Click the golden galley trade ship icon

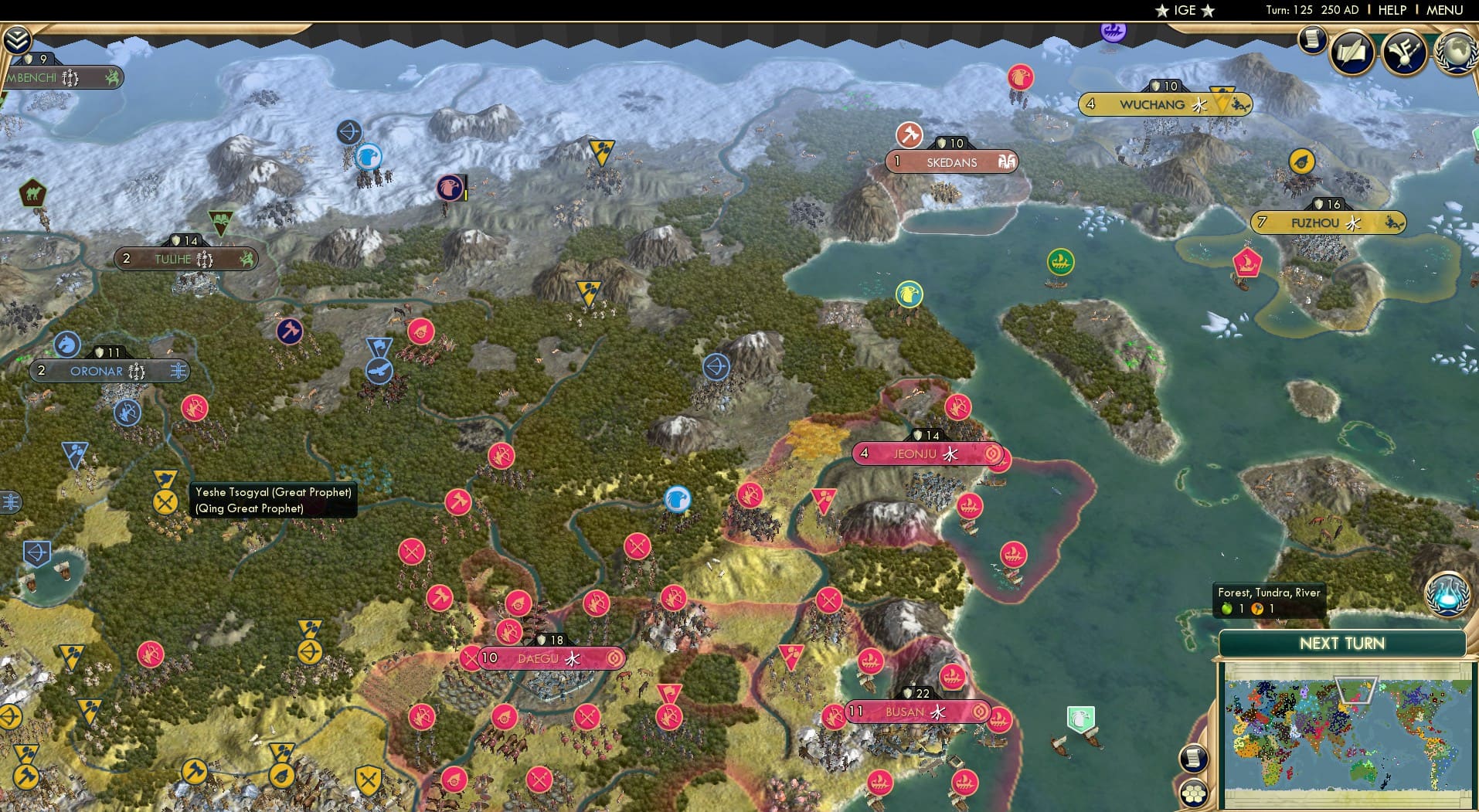pyautogui.click(x=1062, y=263)
